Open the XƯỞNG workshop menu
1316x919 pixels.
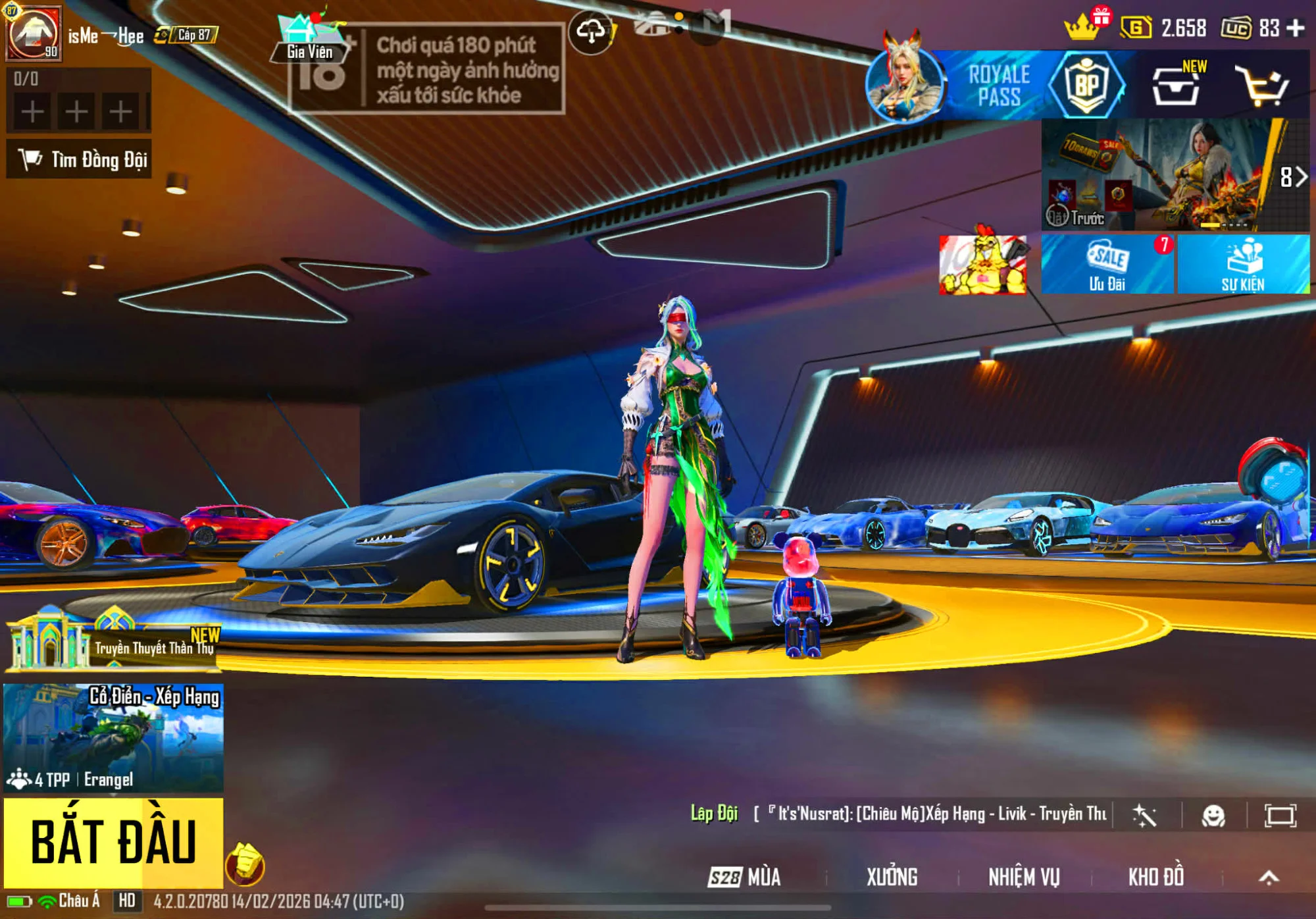(892, 877)
